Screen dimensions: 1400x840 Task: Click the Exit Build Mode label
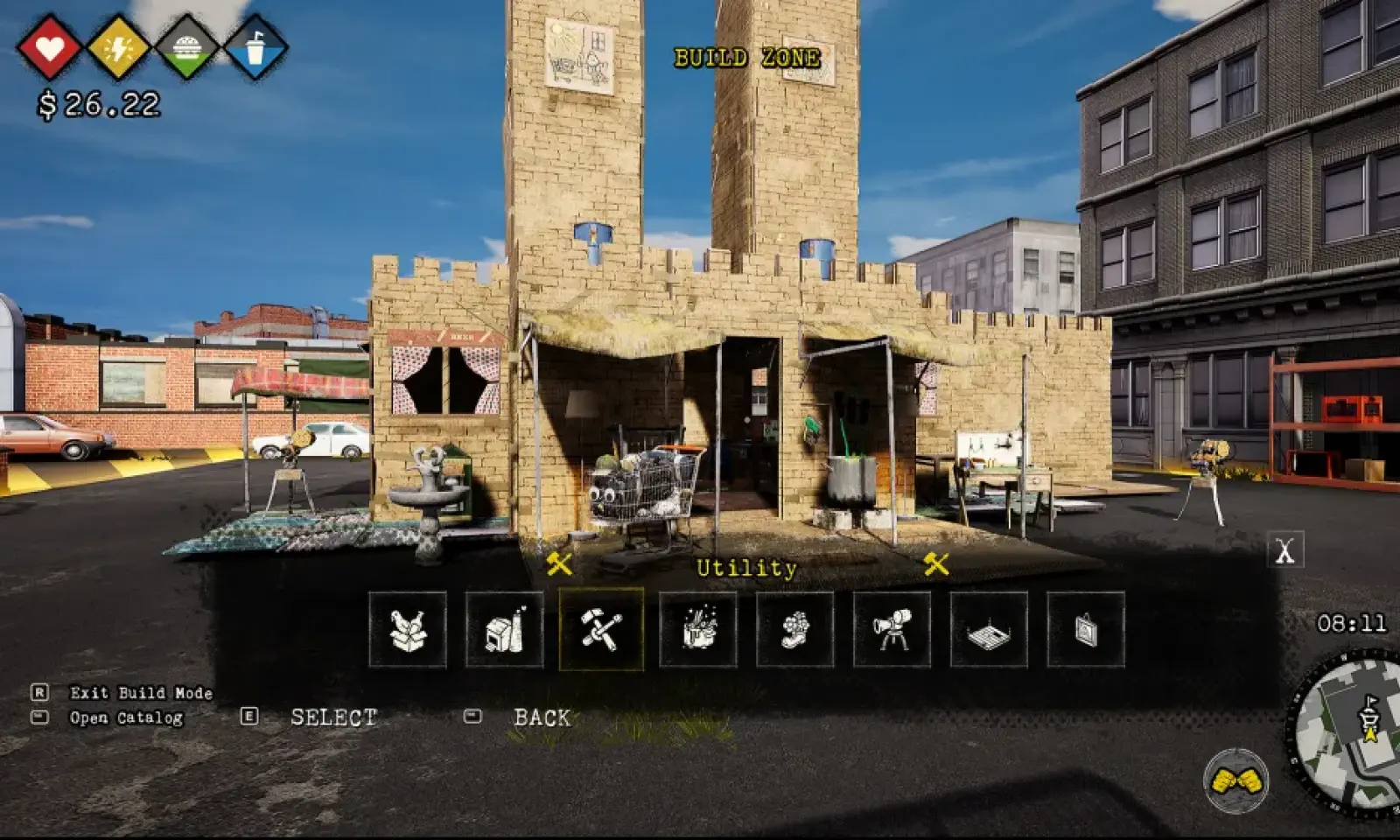pyautogui.click(x=141, y=693)
